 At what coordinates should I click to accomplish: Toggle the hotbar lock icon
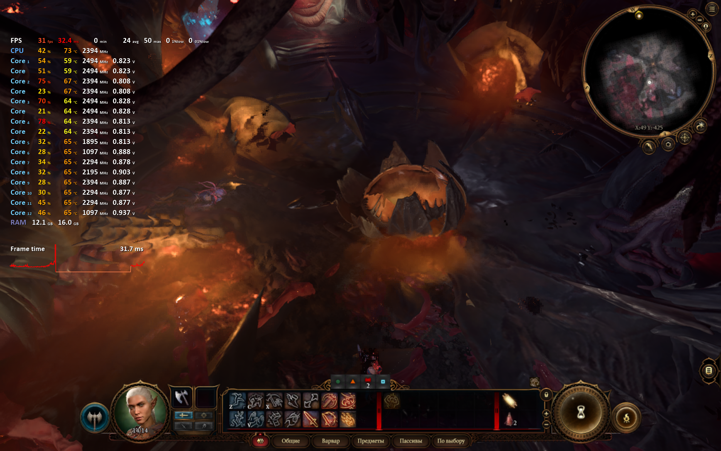coord(546,395)
